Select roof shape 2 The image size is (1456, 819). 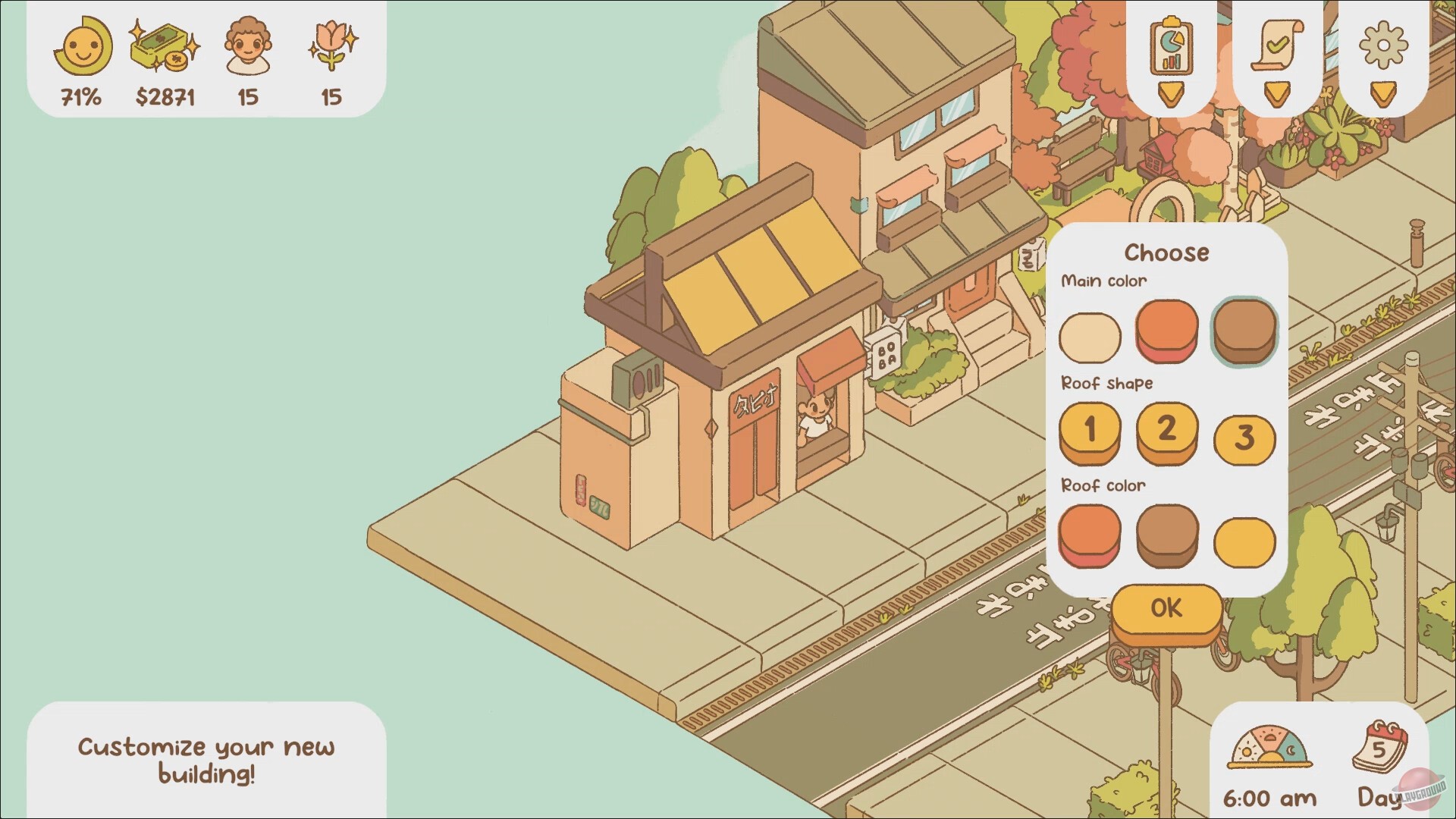point(1167,432)
